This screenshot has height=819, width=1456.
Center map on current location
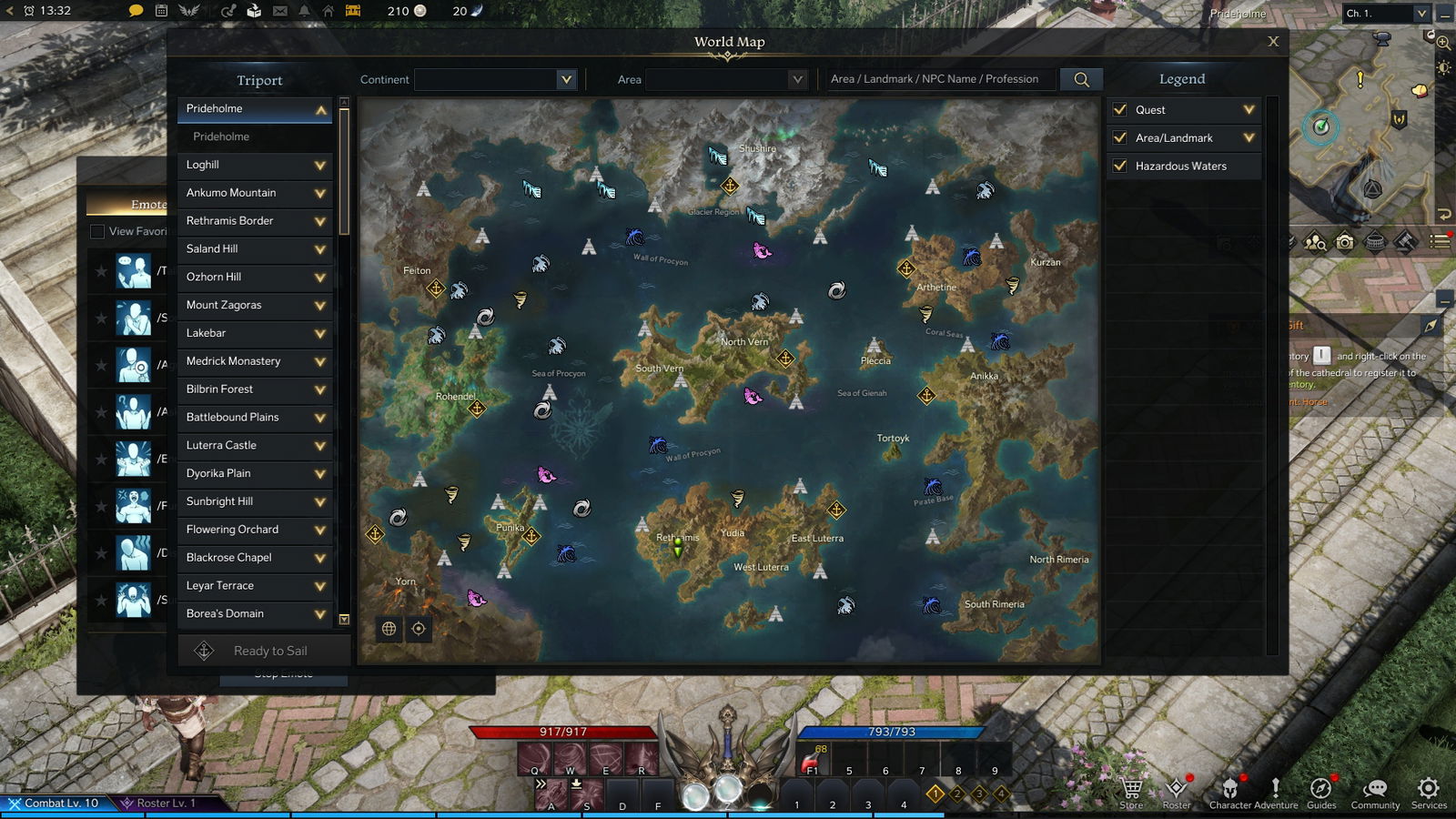tap(419, 629)
